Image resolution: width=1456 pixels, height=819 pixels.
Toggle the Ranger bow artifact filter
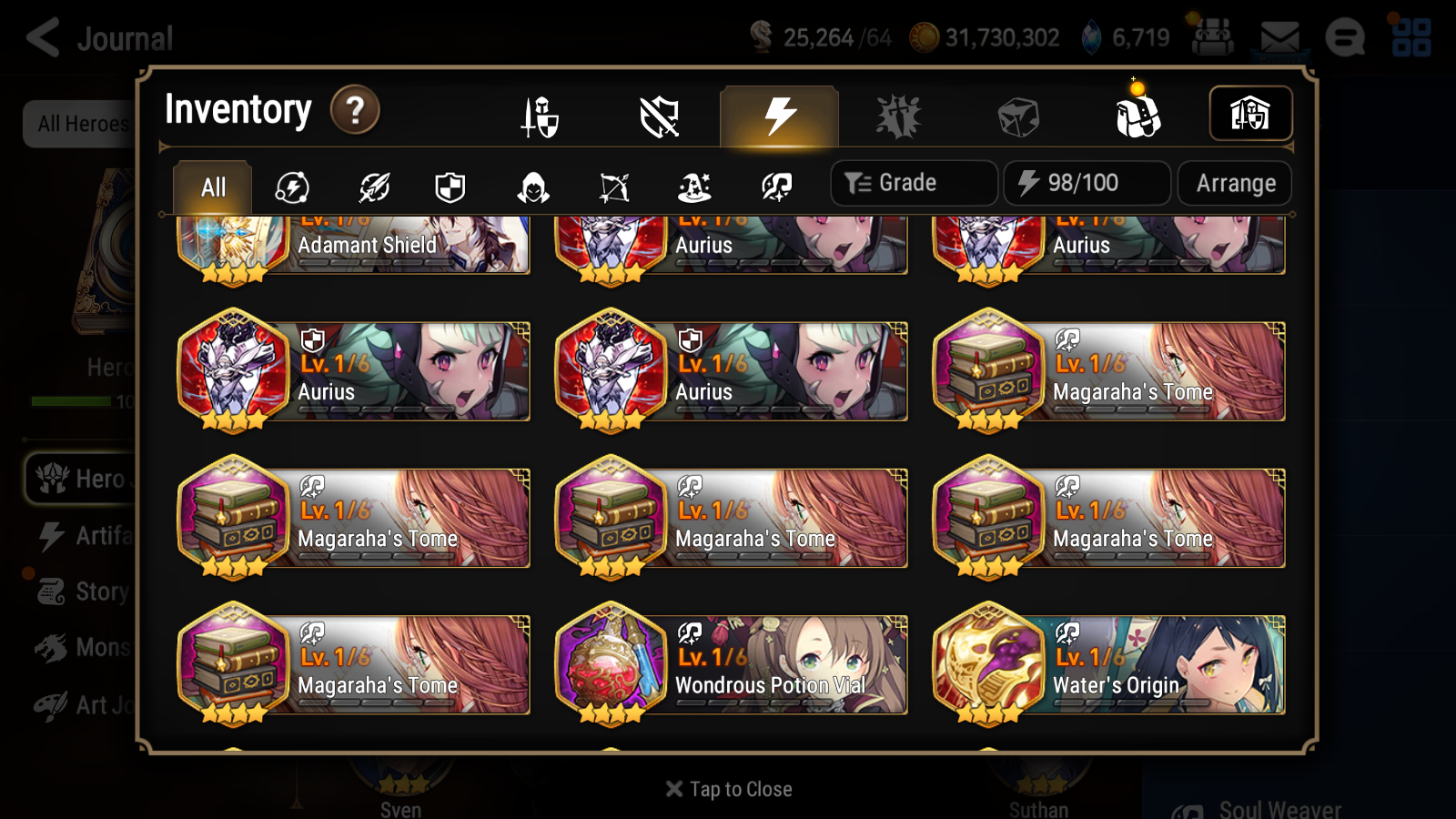(x=613, y=188)
